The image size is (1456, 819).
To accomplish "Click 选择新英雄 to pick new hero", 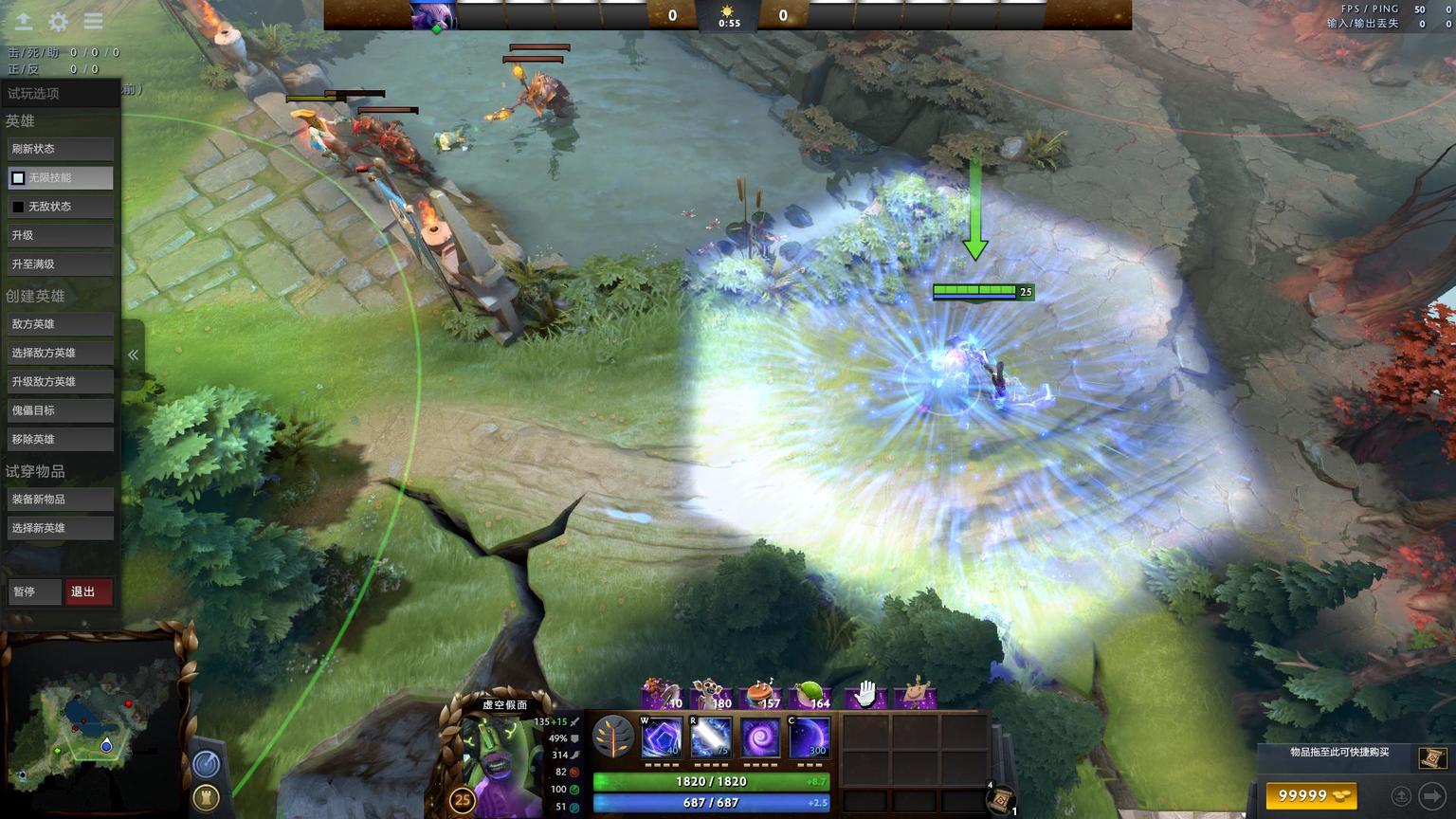I will pyautogui.click(x=60, y=528).
